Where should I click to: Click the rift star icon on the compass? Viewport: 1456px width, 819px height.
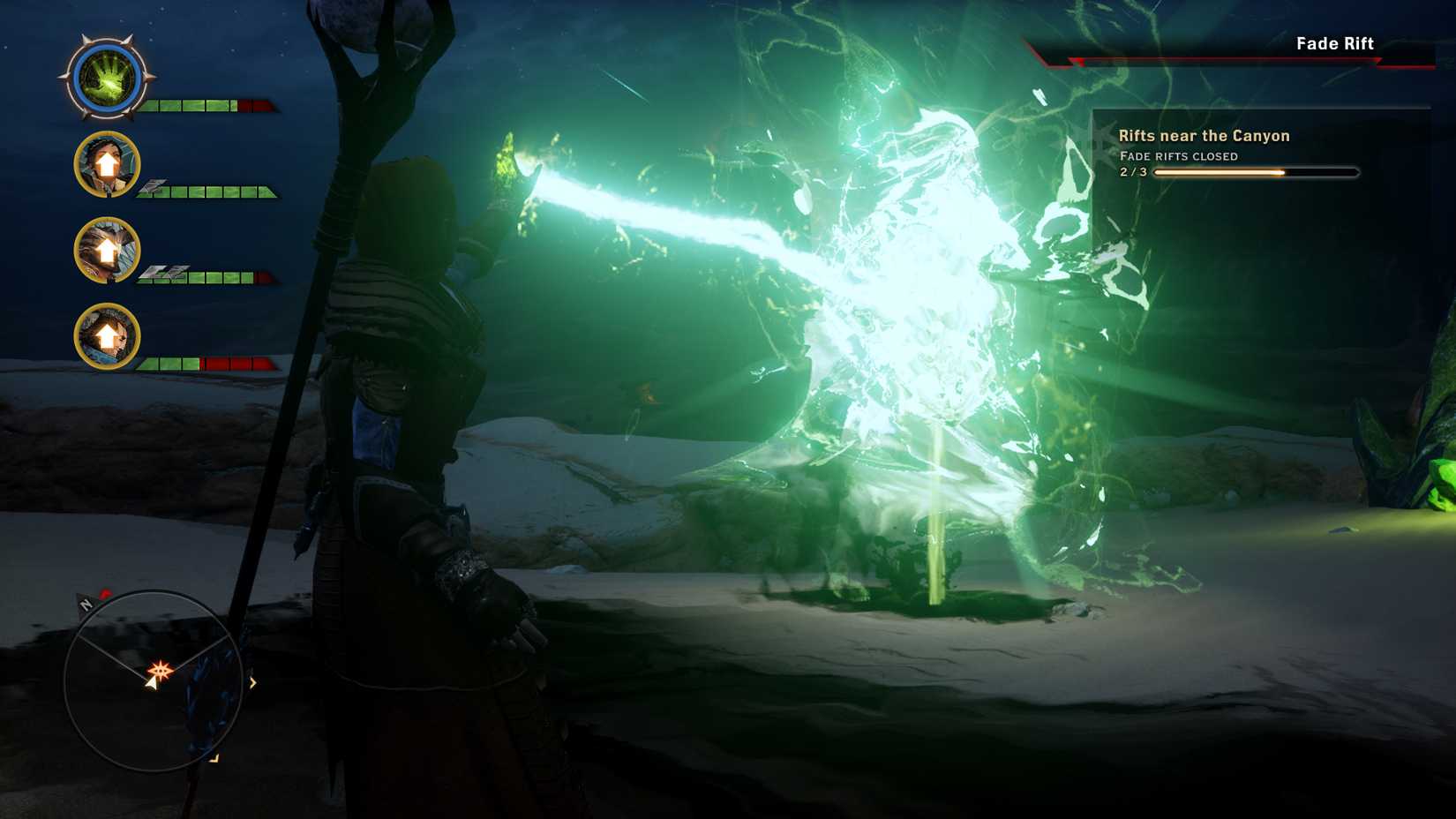click(161, 670)
